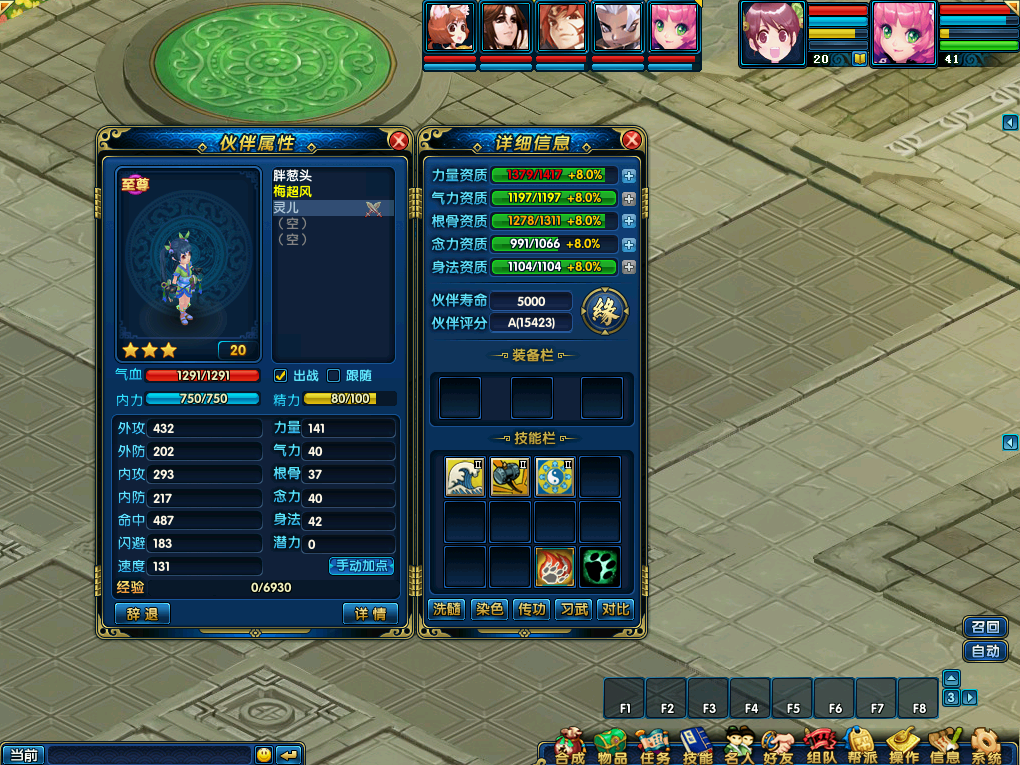Click the round 缘 emblem button

604,311
